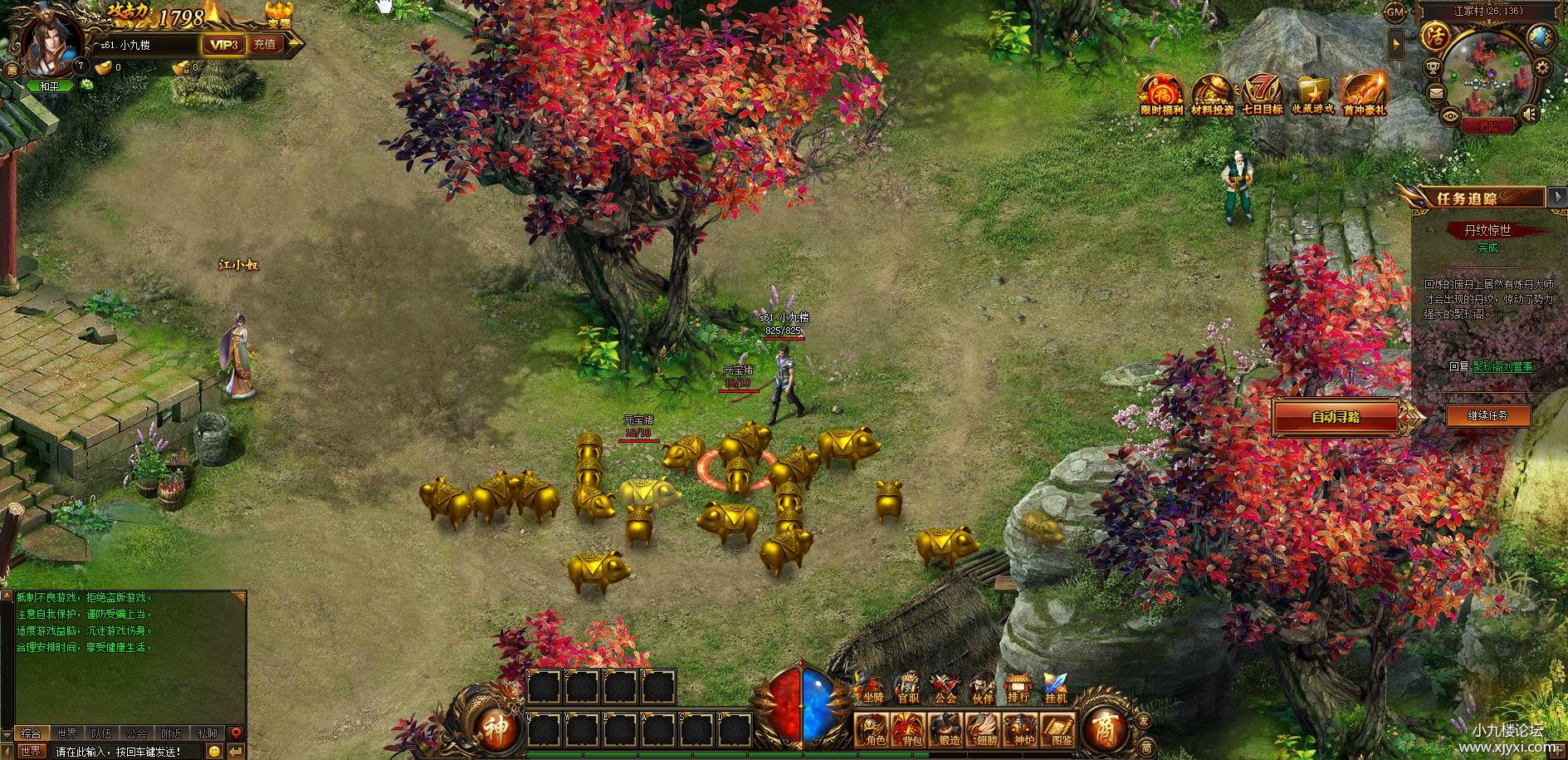Image resolution: width=1568 pixels, height=760 pixels.
Task: Show the 排行 ranking board
Action: coord(1018,688)
